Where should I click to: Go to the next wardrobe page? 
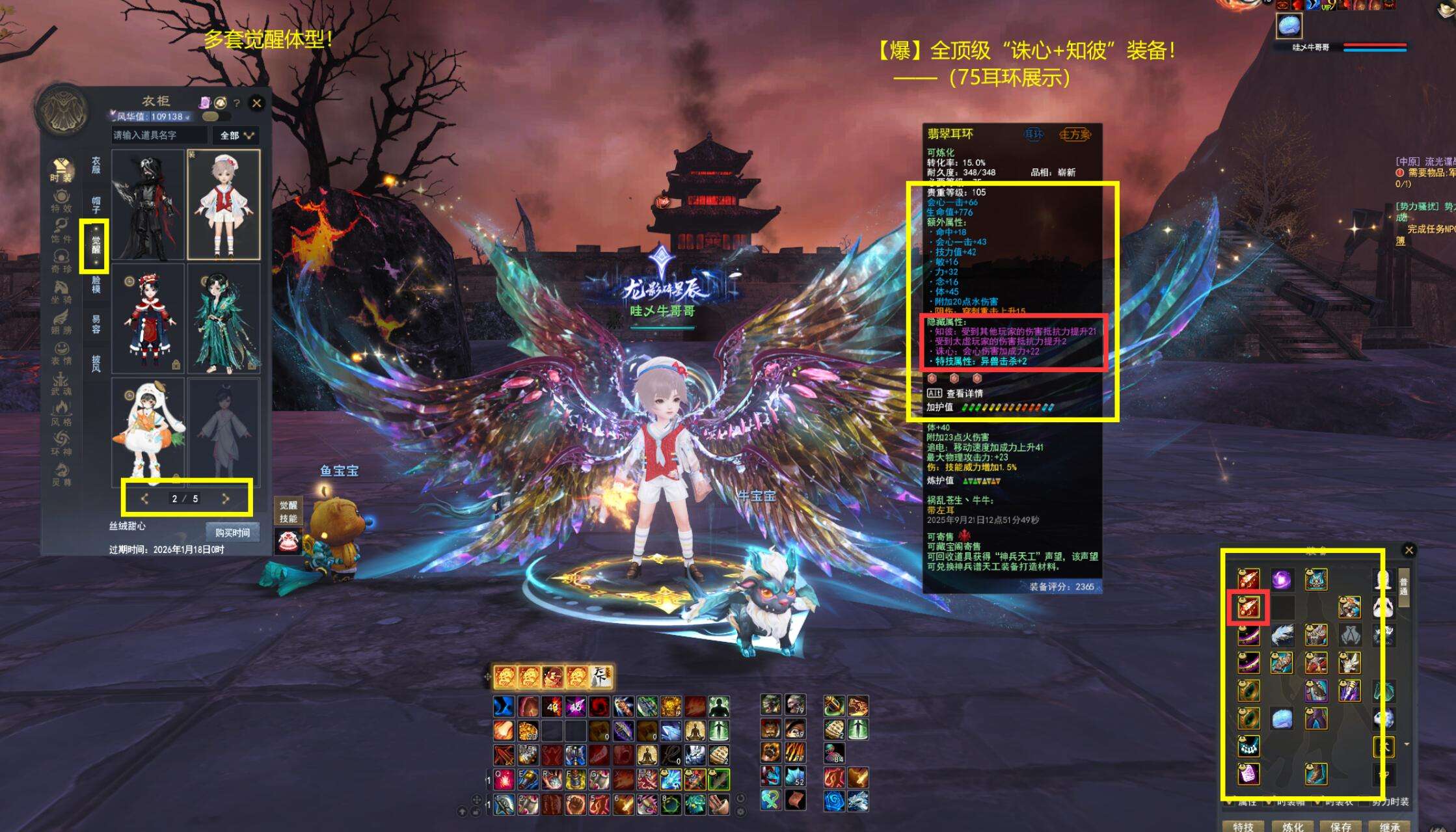click(x=226, y=499)
